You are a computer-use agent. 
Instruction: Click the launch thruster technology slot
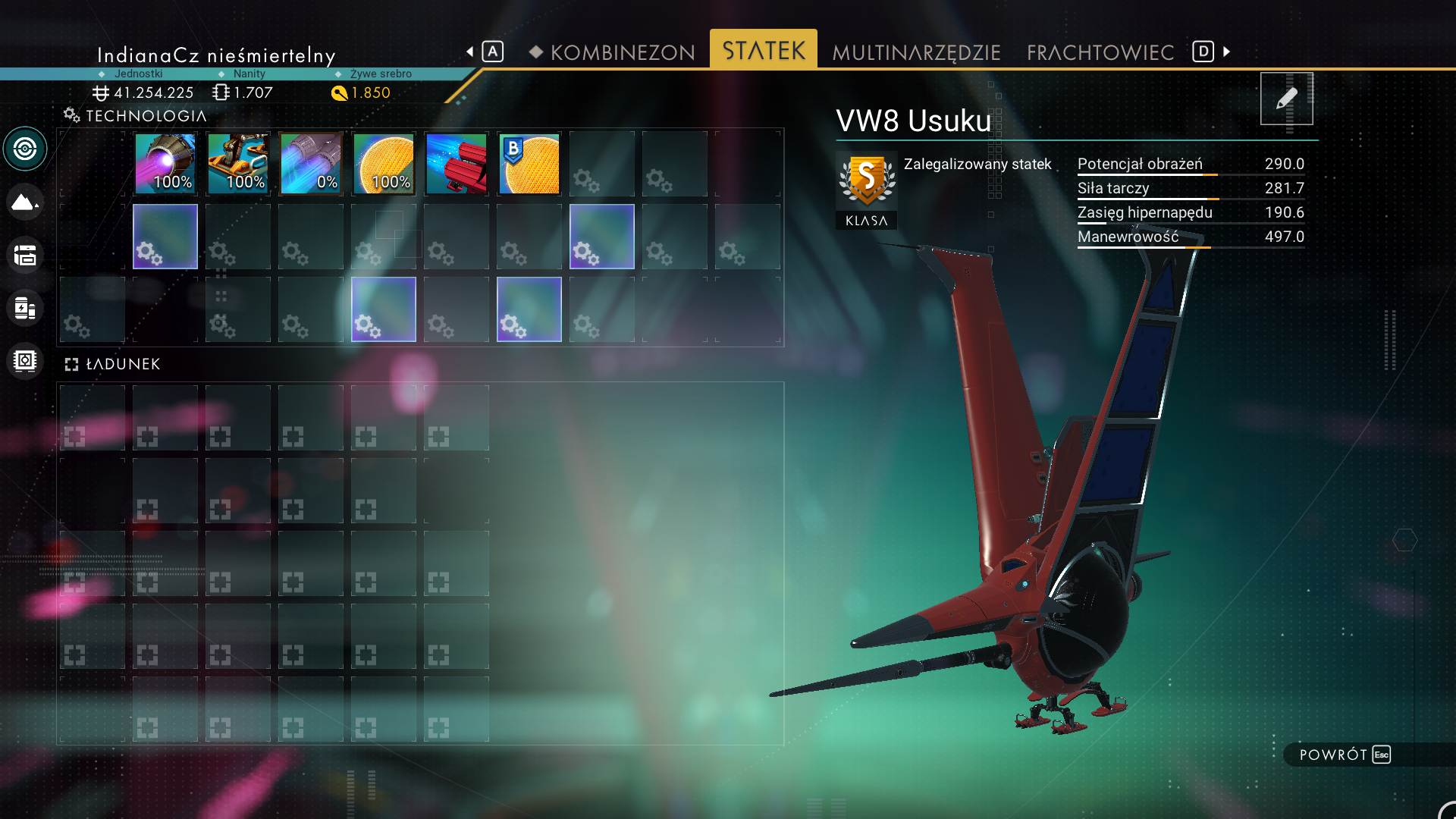tap(237, 163)
